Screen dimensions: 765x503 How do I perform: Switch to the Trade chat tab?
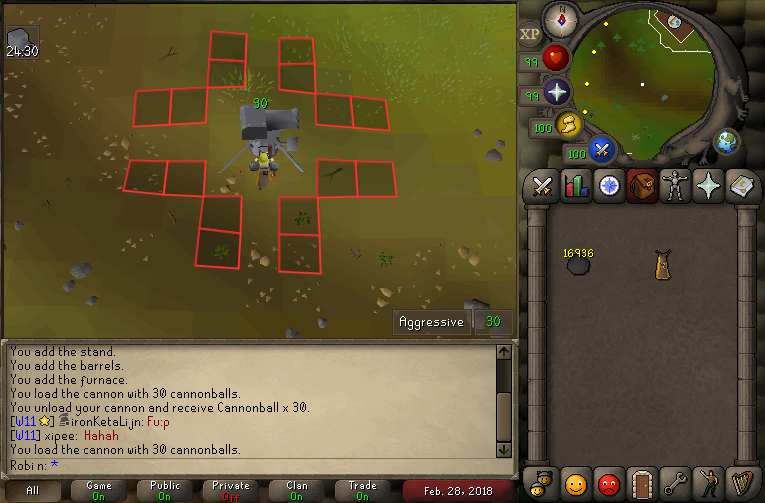tap(363, 490)
